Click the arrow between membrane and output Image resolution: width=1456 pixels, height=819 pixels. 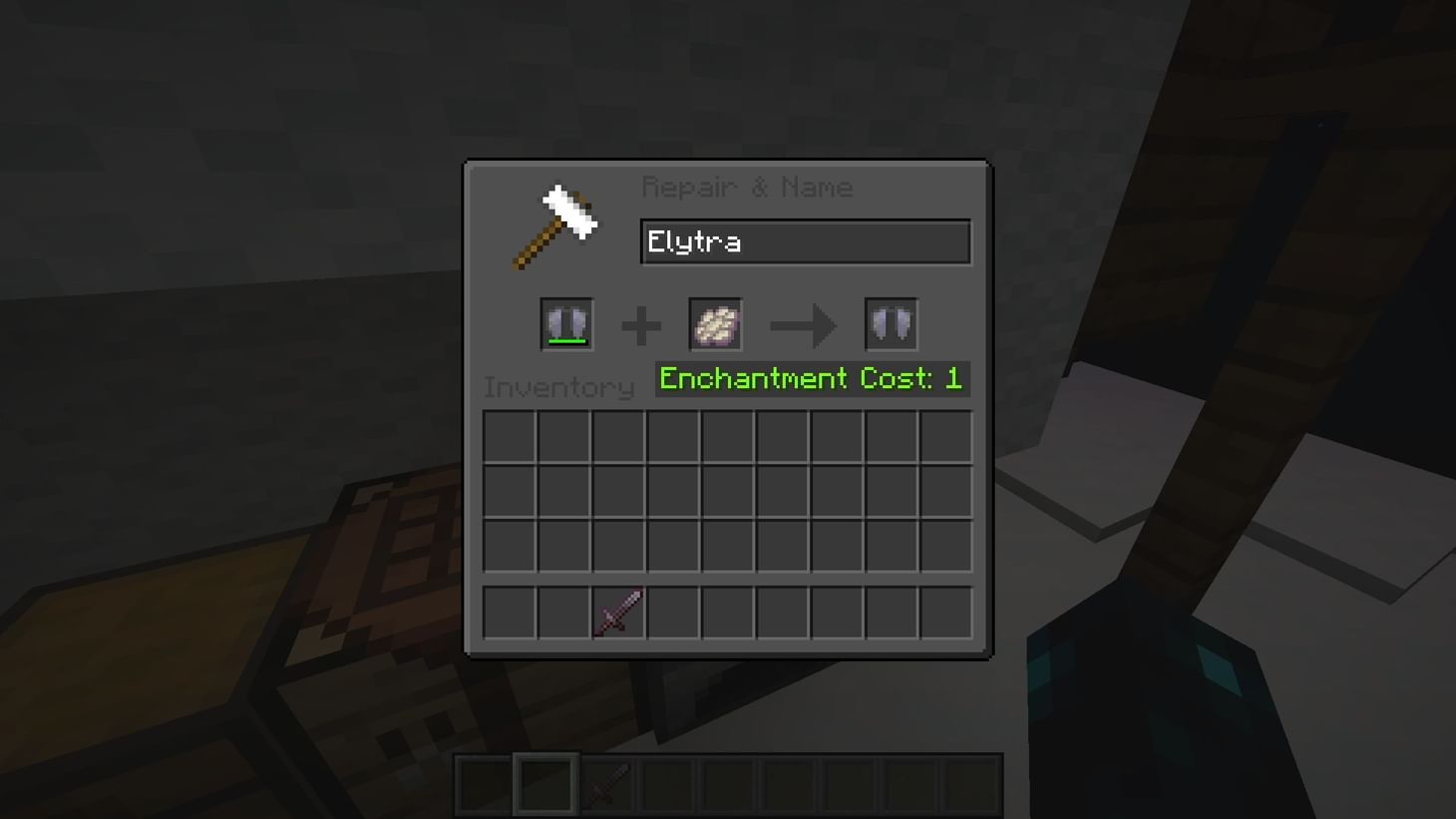(x=804, y=323)
